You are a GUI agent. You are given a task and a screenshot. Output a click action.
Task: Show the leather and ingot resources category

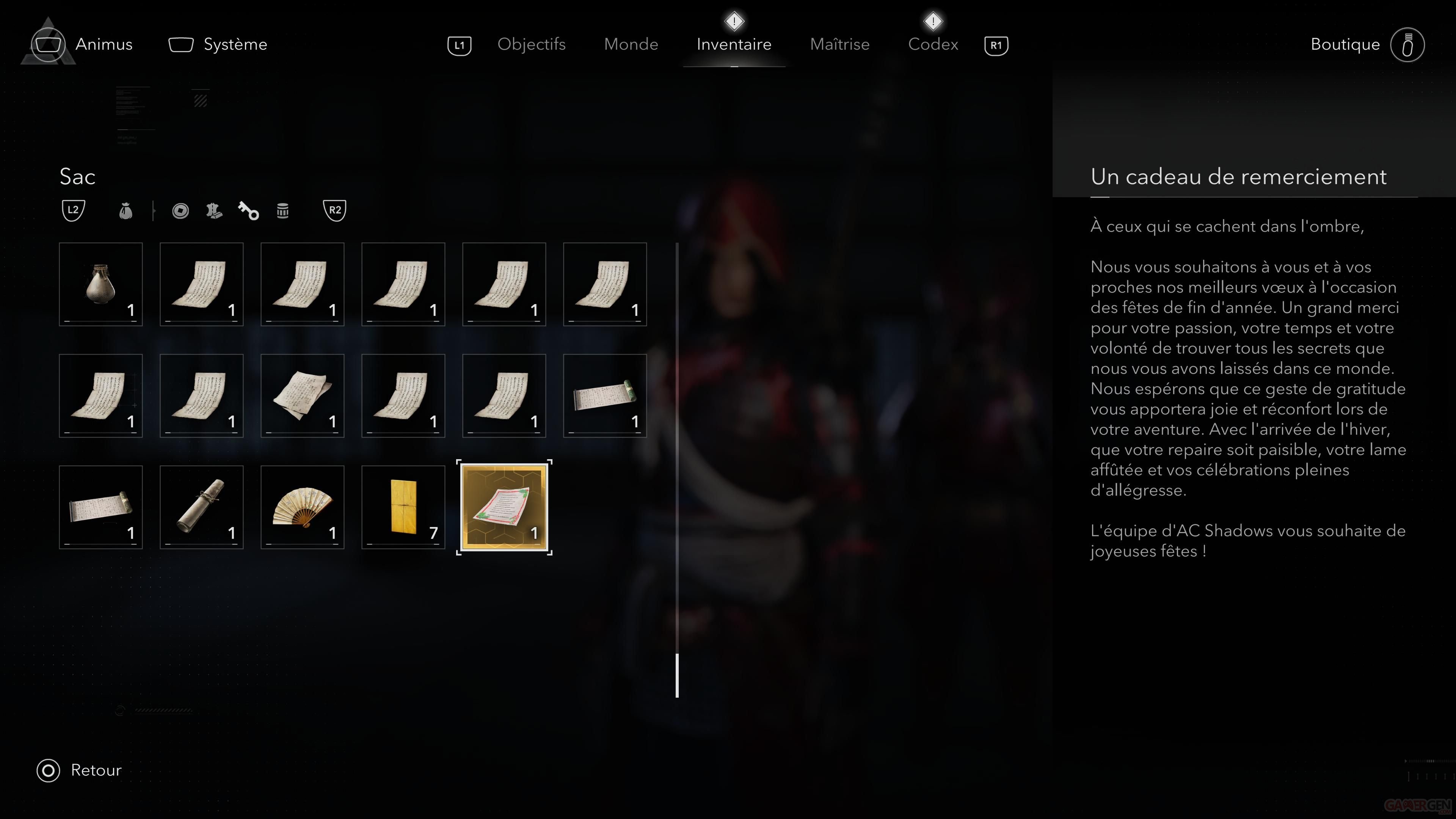click(214, 211)
